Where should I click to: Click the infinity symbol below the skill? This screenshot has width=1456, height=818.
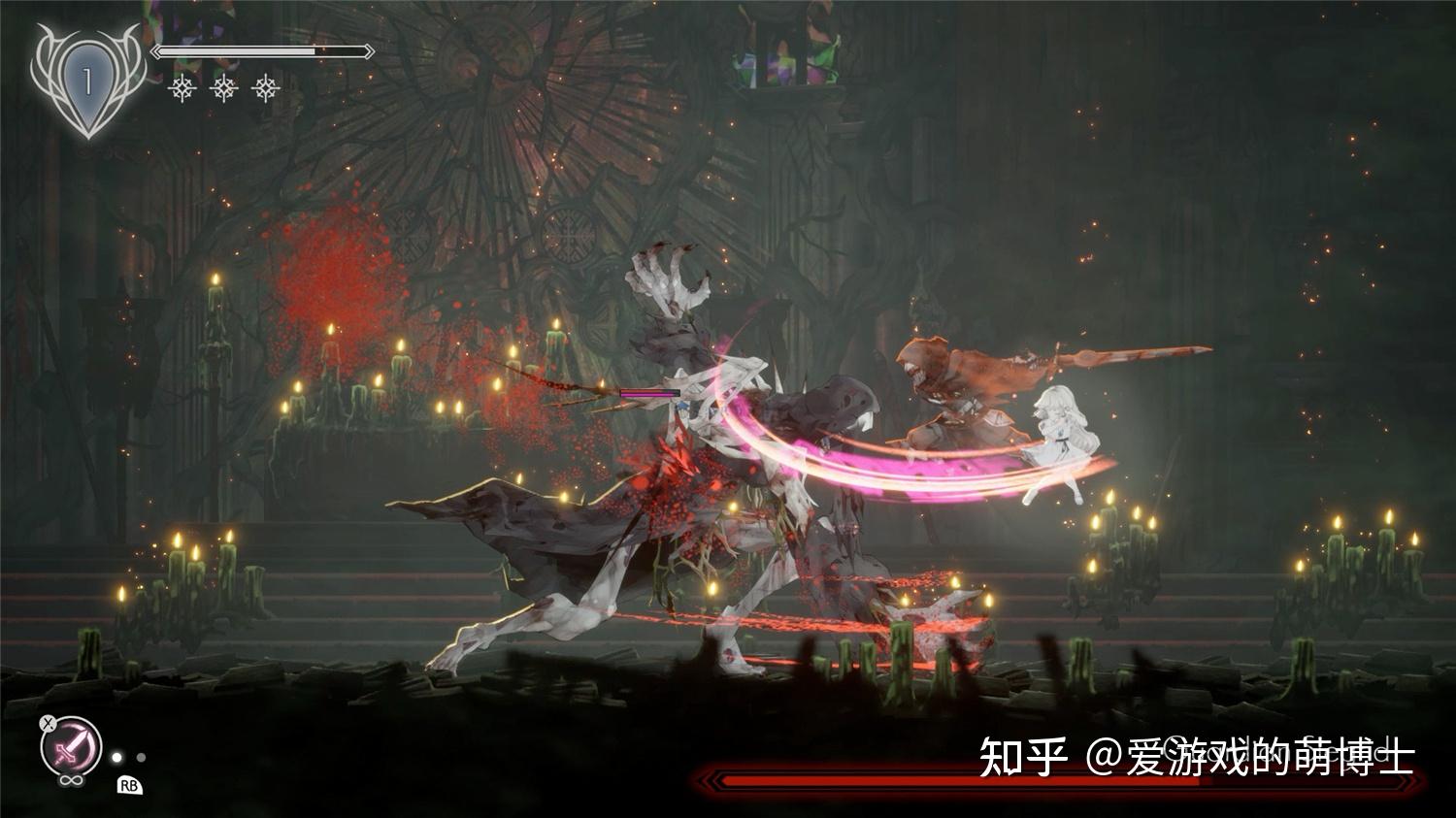(70, 779)
